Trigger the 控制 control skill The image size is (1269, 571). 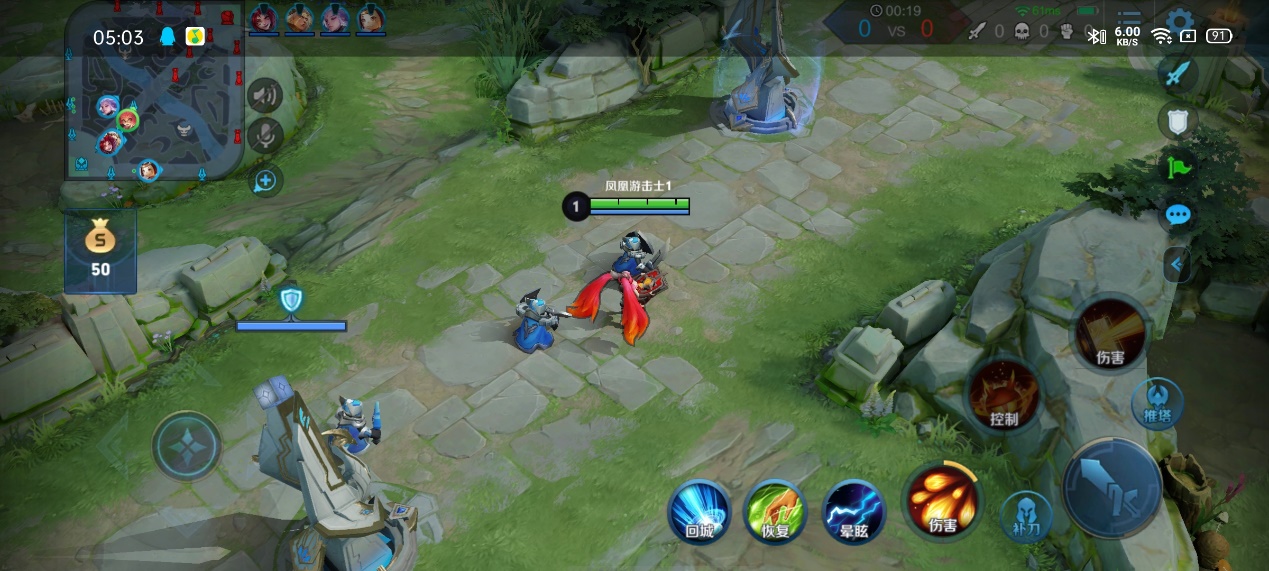pyautogui.click(x=1003, y=395)
